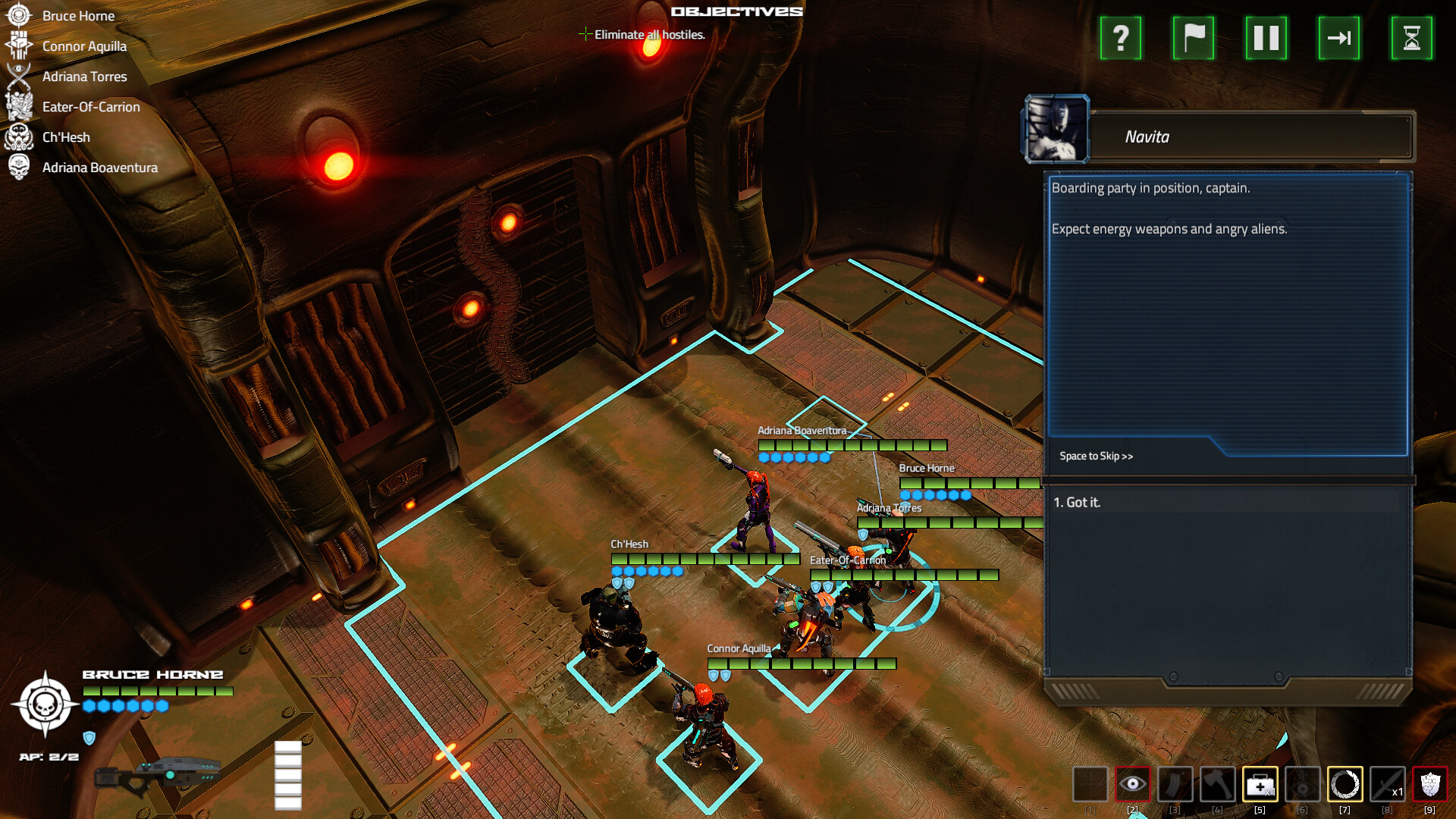The height and width of the screenshot is (819, 1456).
Task: Open Adriana Boaventura's roster entry
Action: pos(101,168)
